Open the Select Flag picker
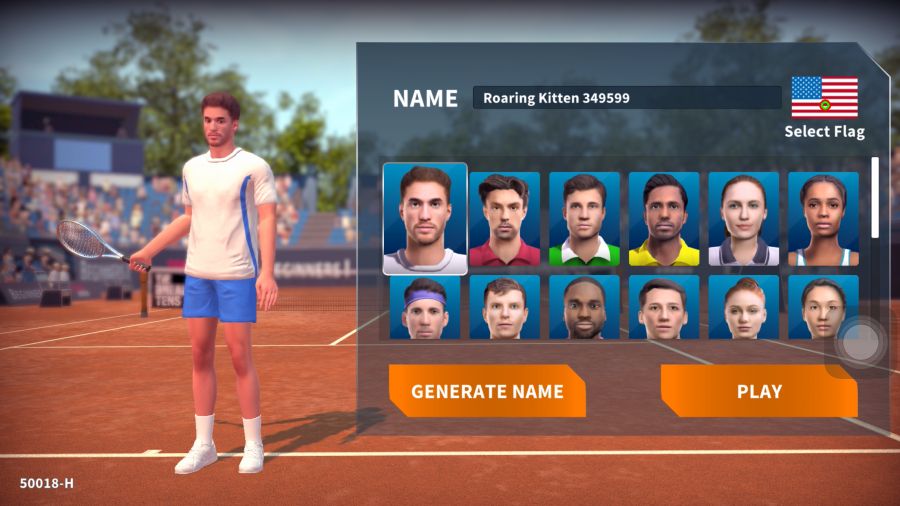The width and height of the screenshot is (900, 506). (x=824, y=107)
